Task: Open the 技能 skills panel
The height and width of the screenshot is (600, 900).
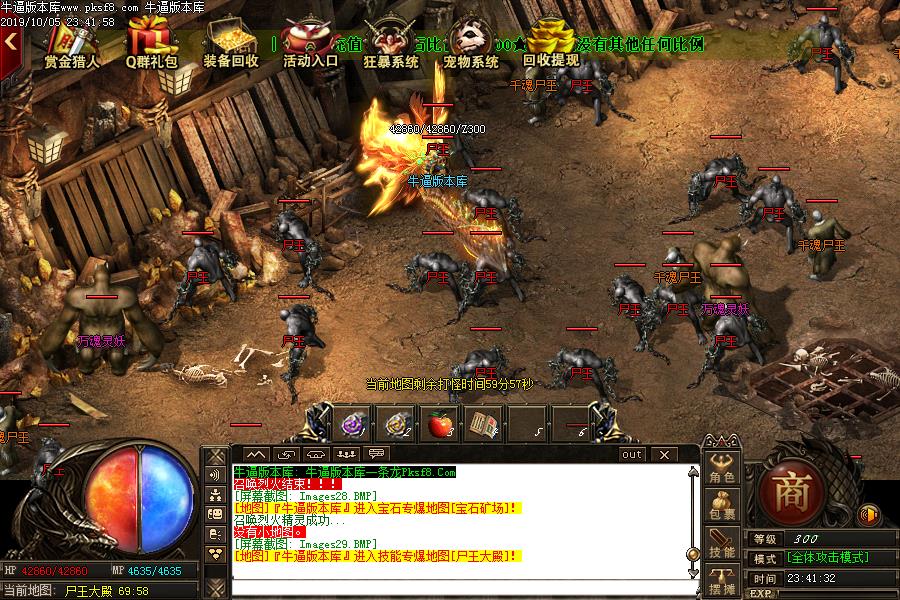Action: [722, 545]
